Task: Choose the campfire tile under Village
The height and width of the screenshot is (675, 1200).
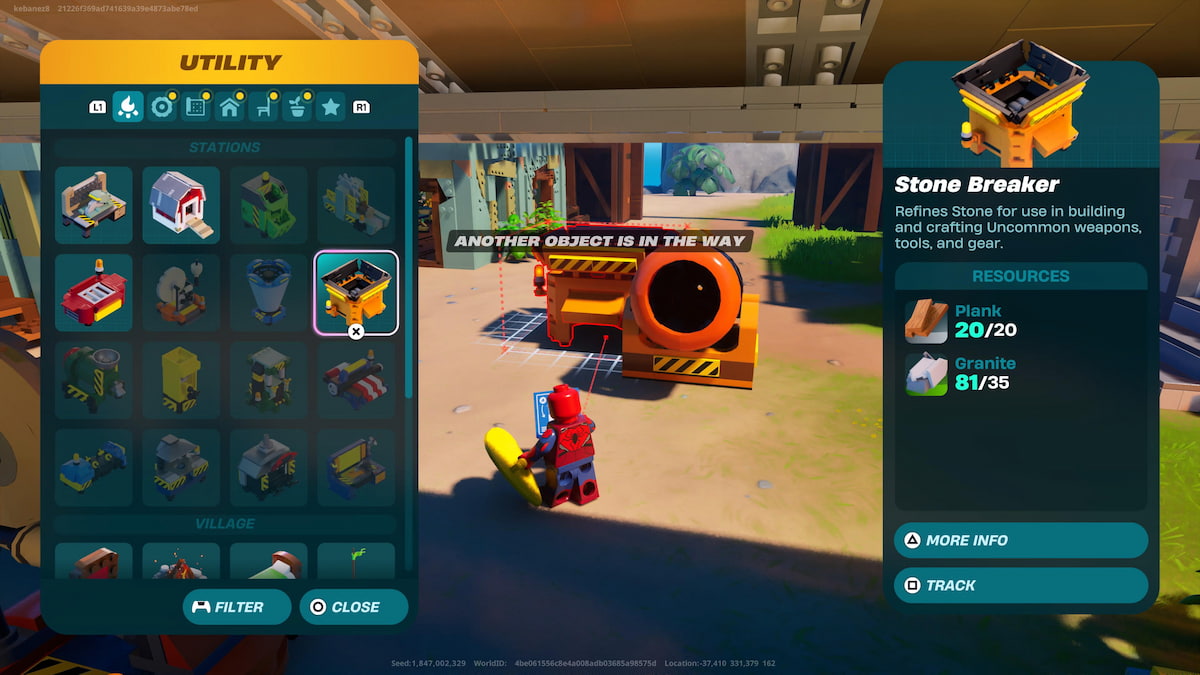Action: (x=181, y=562)
